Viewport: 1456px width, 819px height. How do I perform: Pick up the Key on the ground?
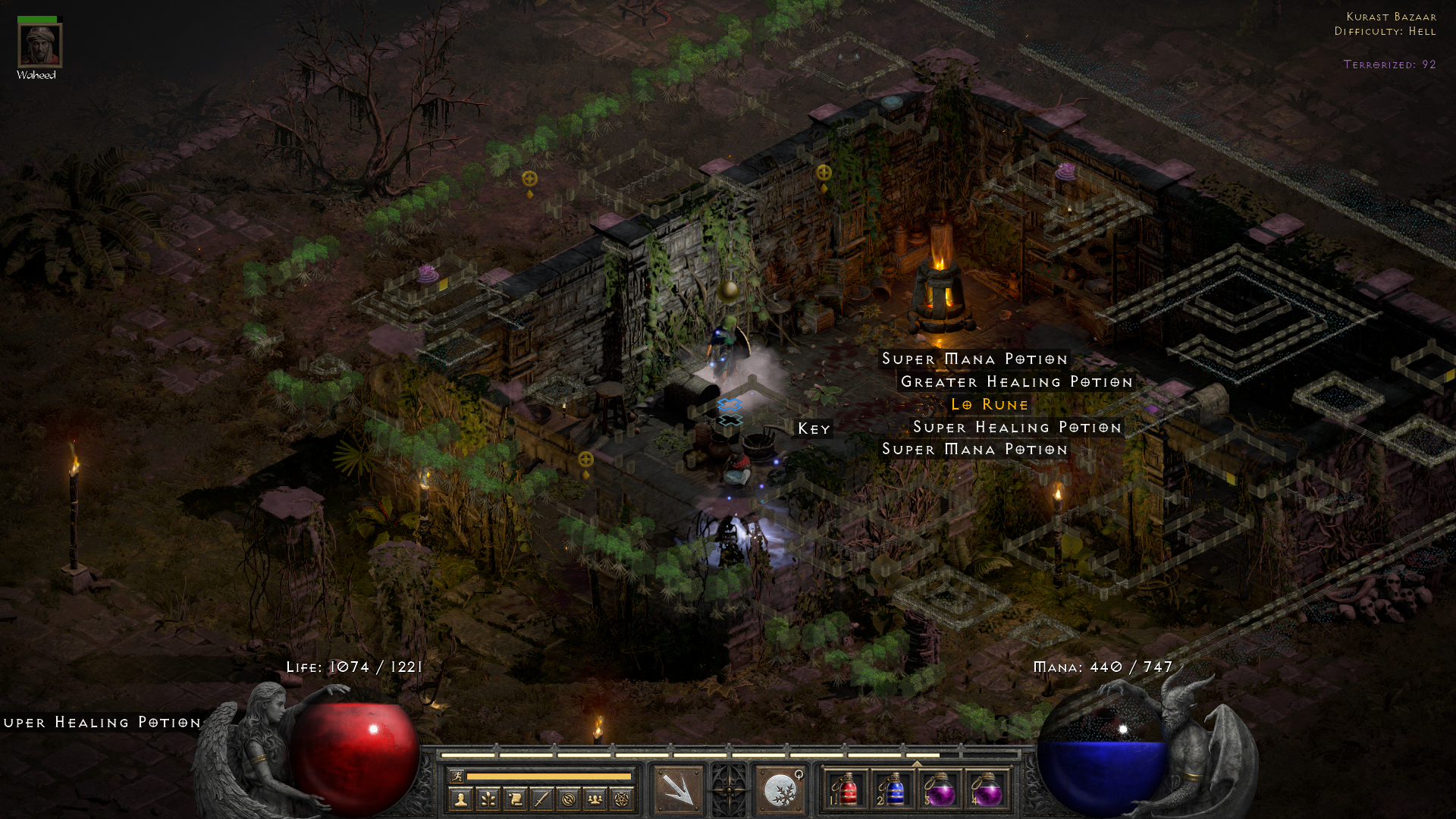point(814,429)
